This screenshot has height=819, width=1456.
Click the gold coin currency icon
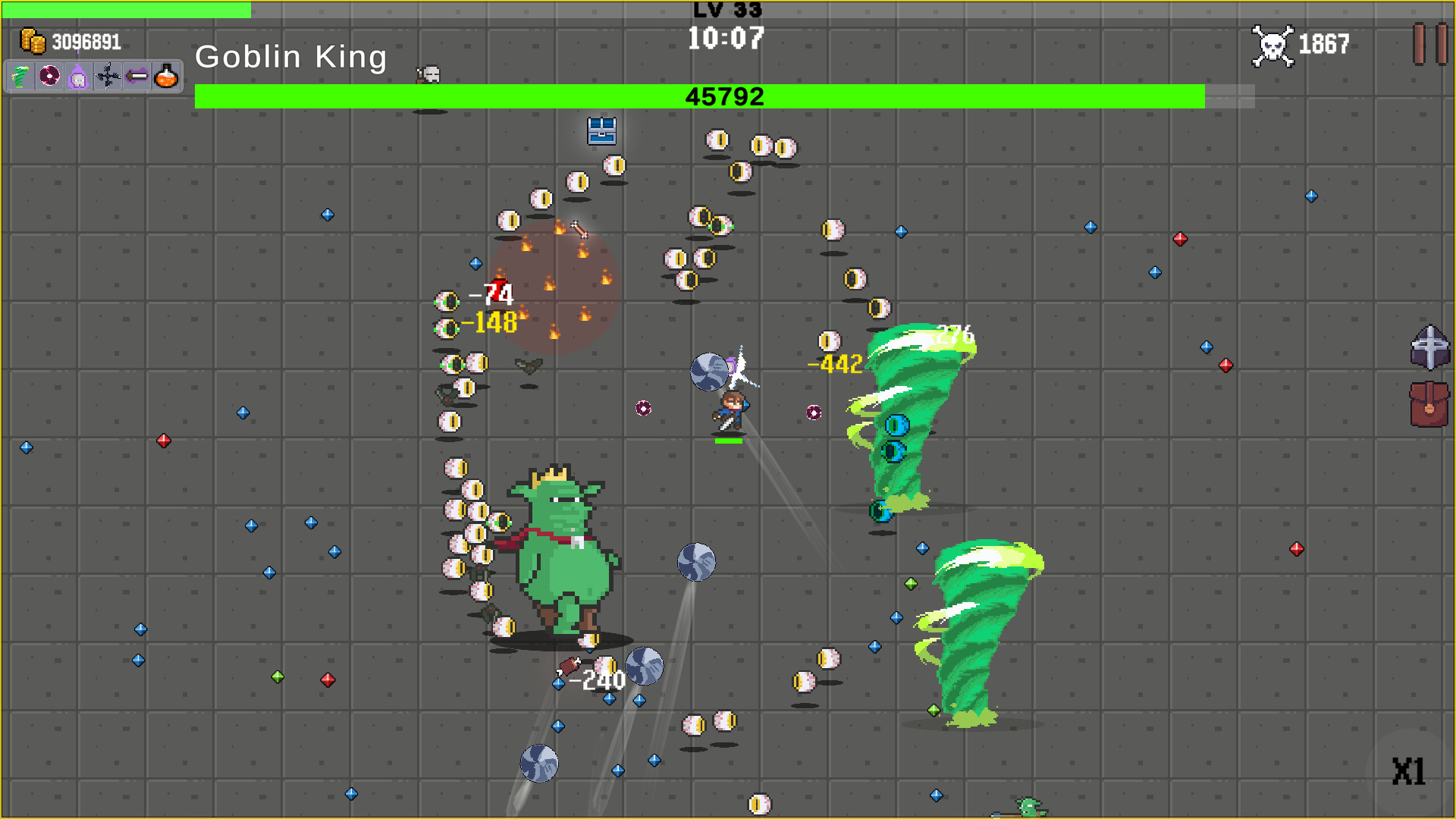click(33, 40)
